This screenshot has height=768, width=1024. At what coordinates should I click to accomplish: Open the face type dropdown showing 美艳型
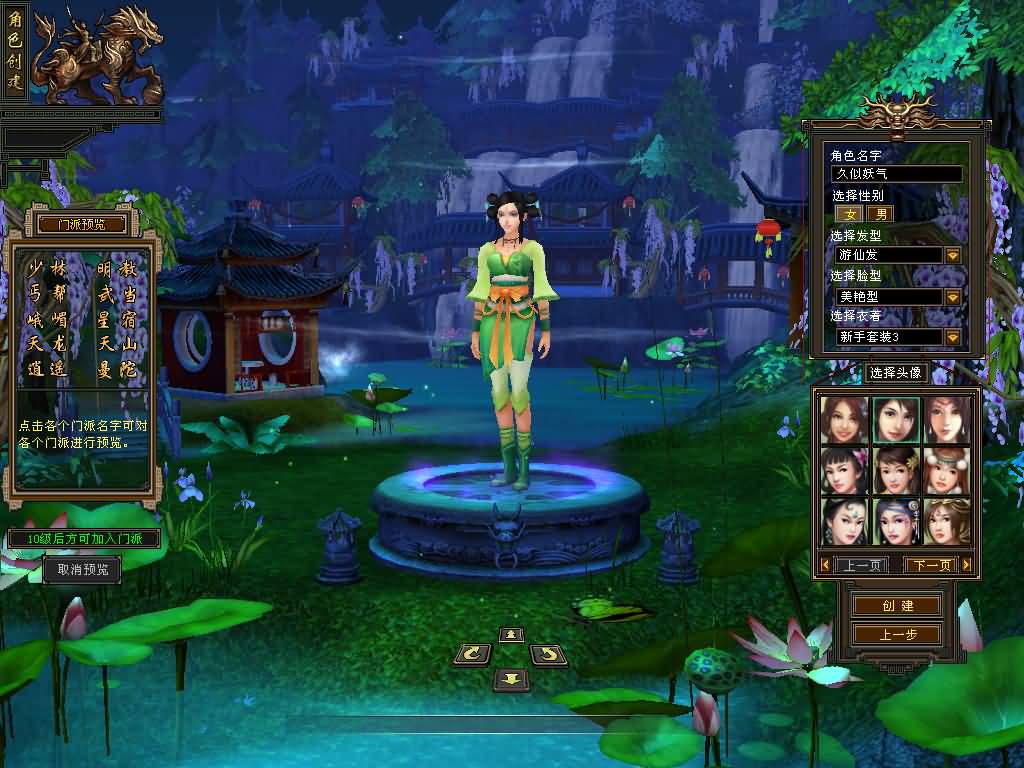click(x=952, y=297)
